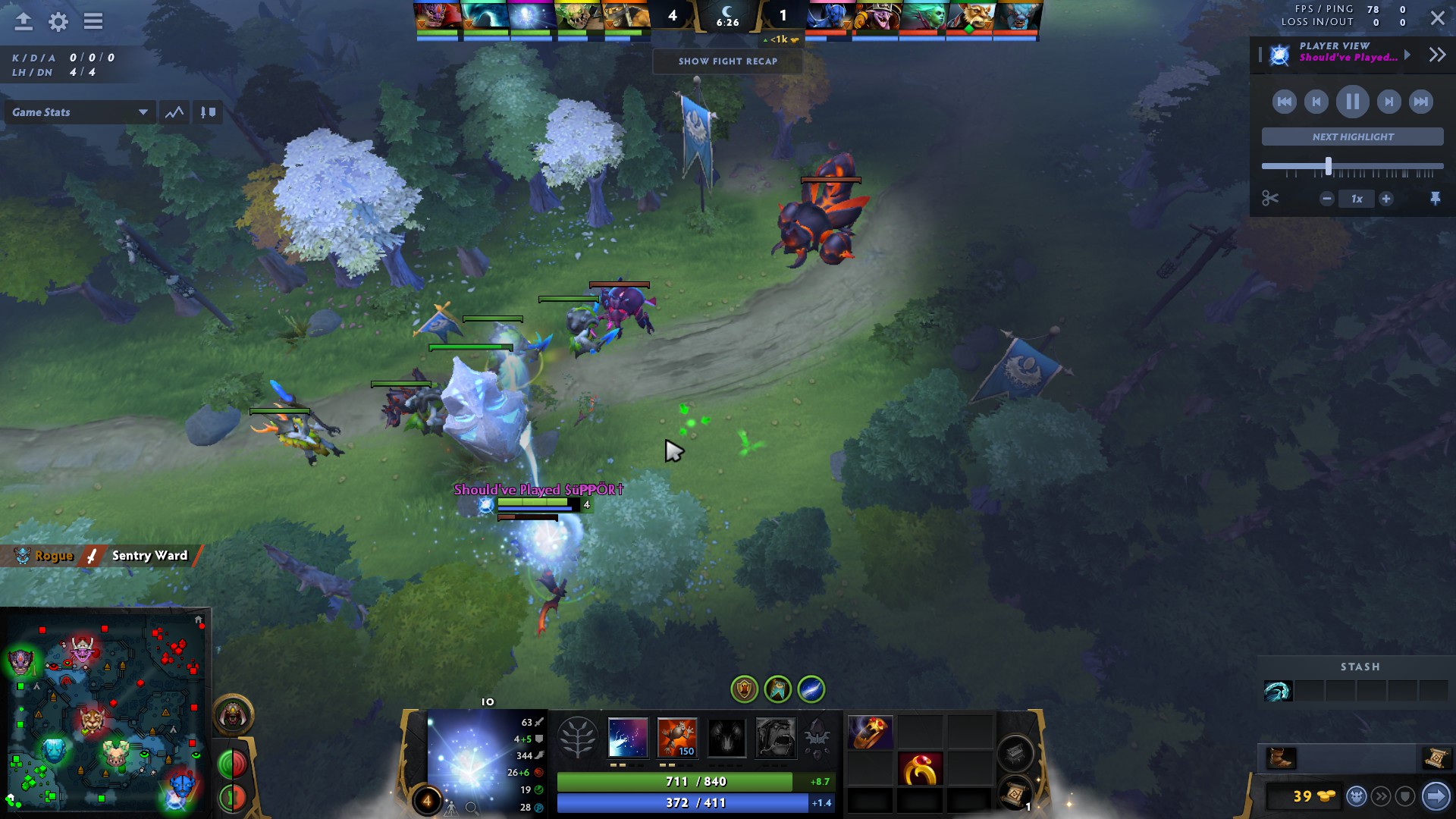Decrease playback speed with the minus button
1456x819 pixels.
click(x=1326, y=199)
